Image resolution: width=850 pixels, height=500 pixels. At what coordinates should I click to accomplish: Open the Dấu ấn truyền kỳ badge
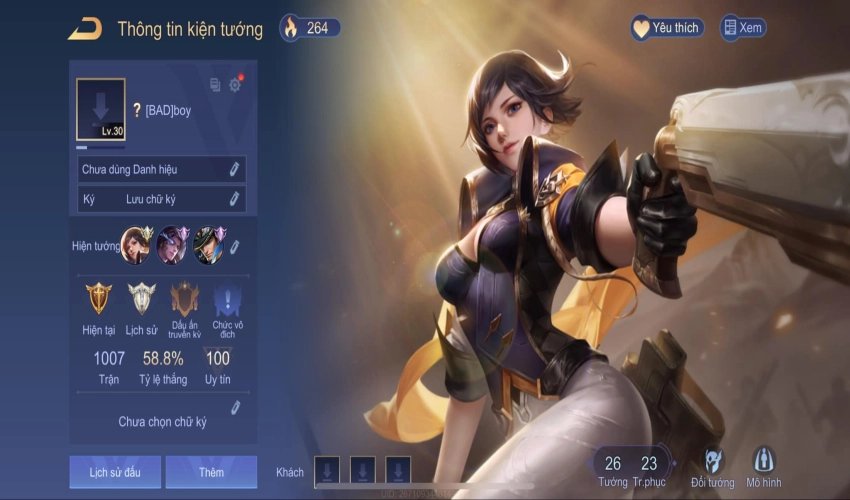tap(185, 307)
